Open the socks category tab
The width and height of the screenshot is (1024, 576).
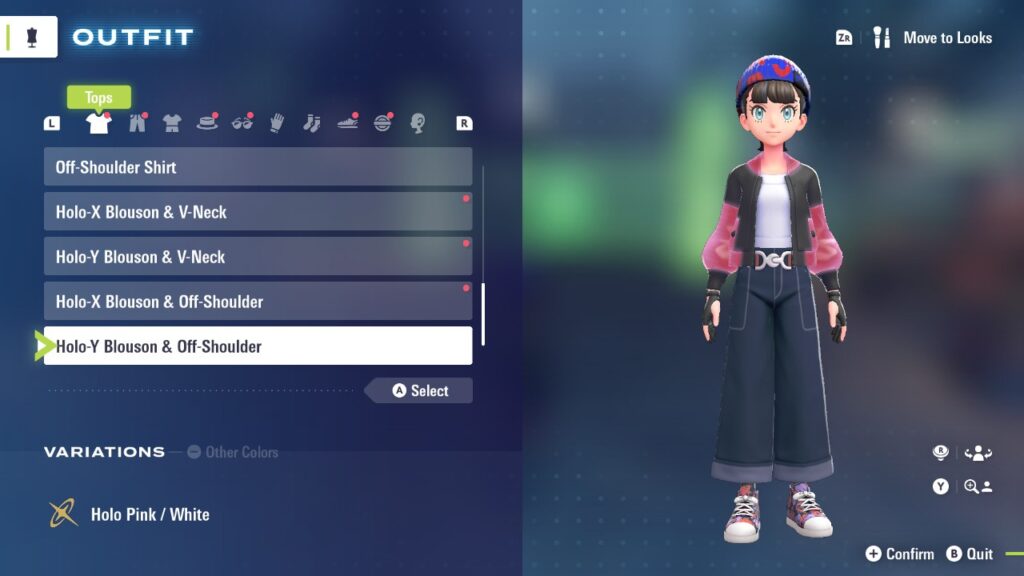[311, 123]
